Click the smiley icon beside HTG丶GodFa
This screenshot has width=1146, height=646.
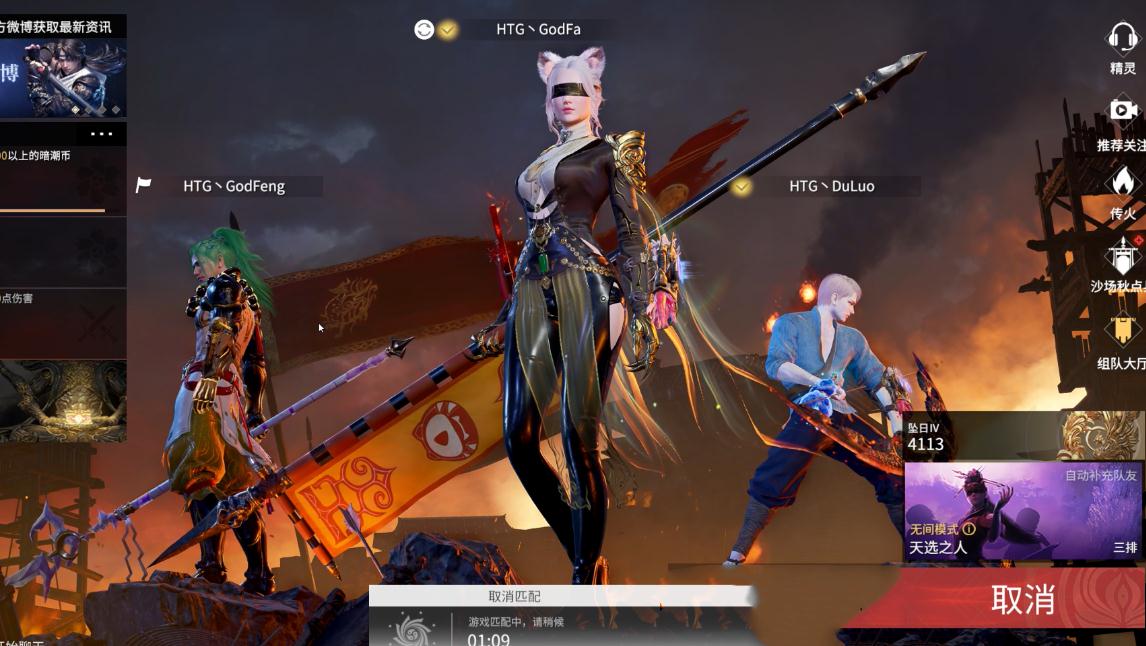click(424, 30)
